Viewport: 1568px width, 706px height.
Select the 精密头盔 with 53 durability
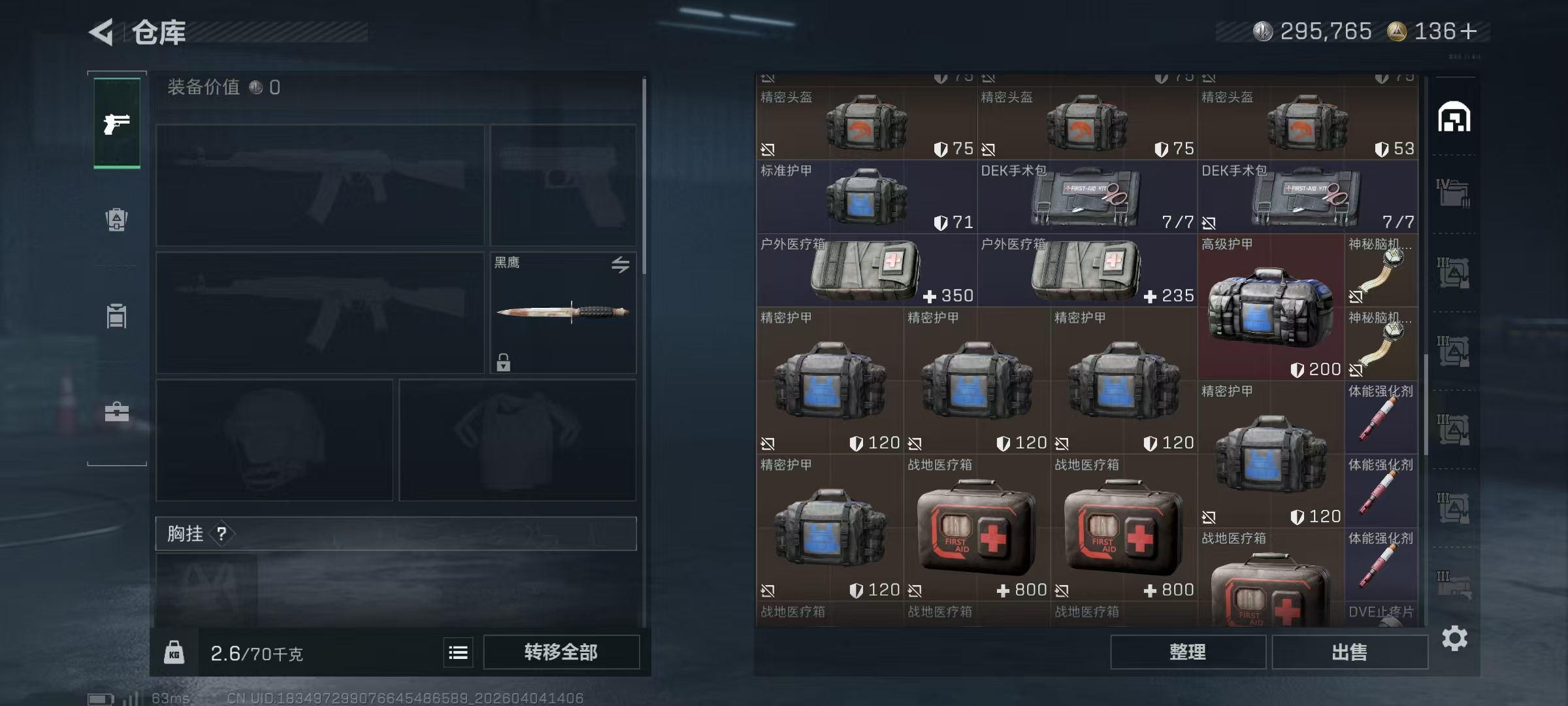(1307, 124)
